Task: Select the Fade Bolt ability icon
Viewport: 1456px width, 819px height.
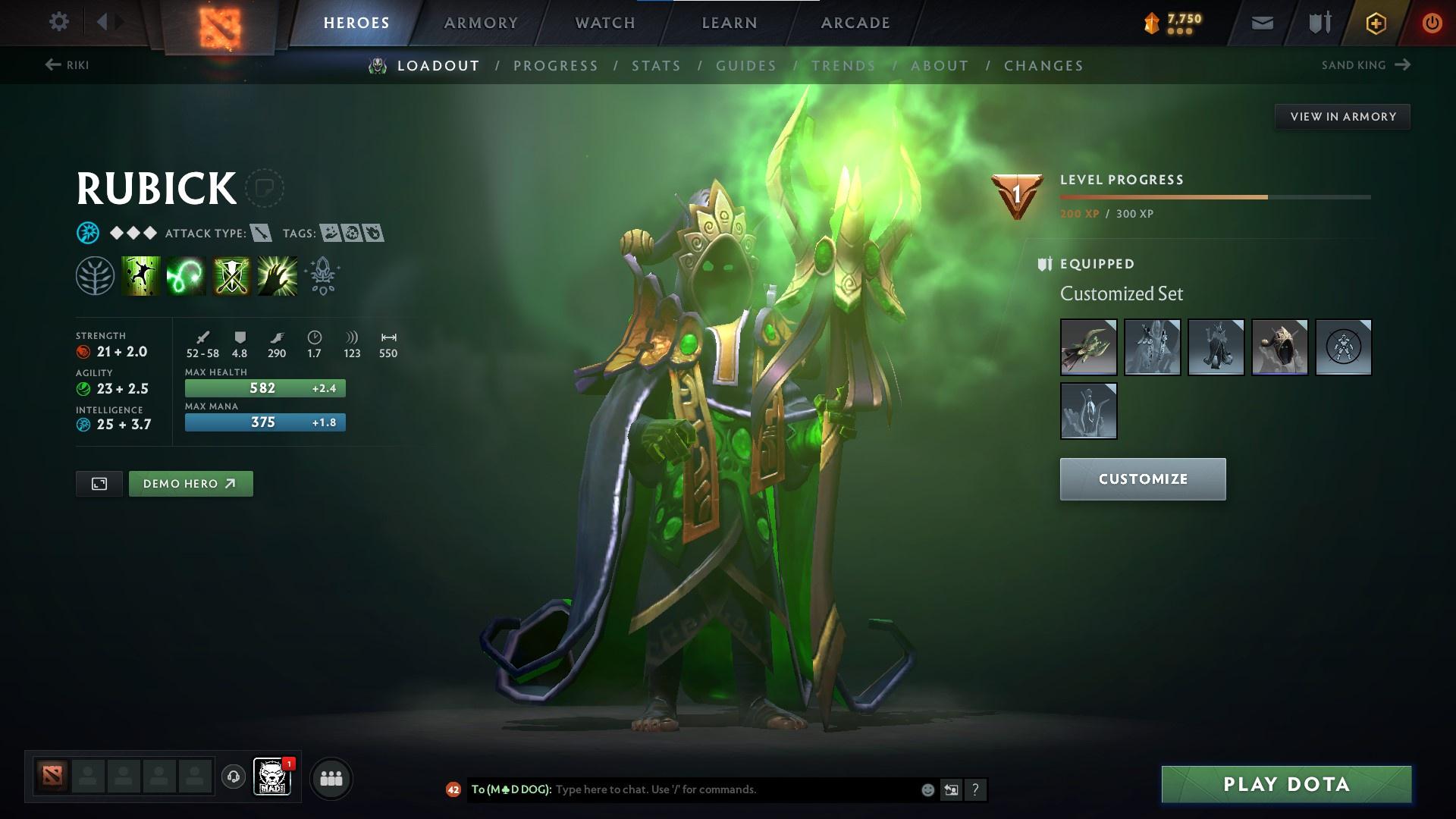Action: coord(184,275)
